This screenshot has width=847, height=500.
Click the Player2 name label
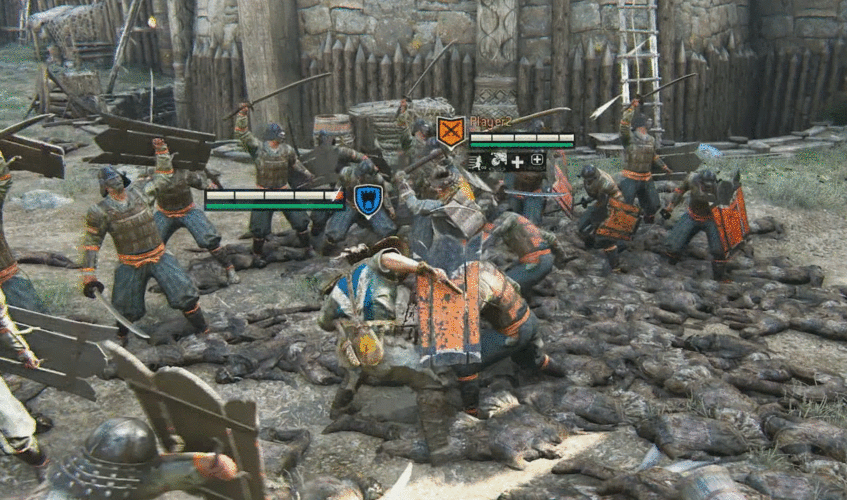pos(490,121)
